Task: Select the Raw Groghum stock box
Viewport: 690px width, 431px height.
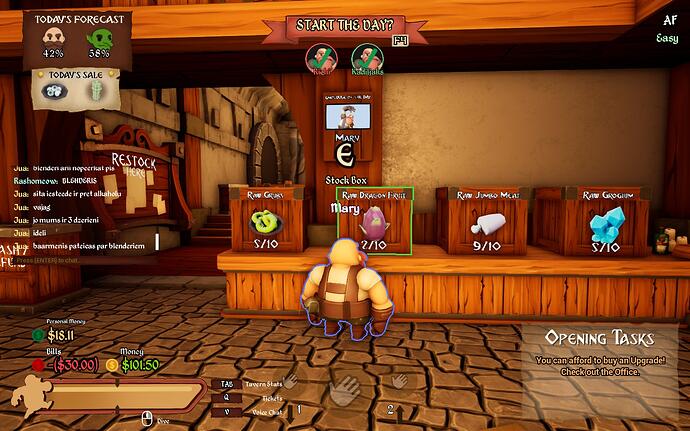Action: click(606, 220)
